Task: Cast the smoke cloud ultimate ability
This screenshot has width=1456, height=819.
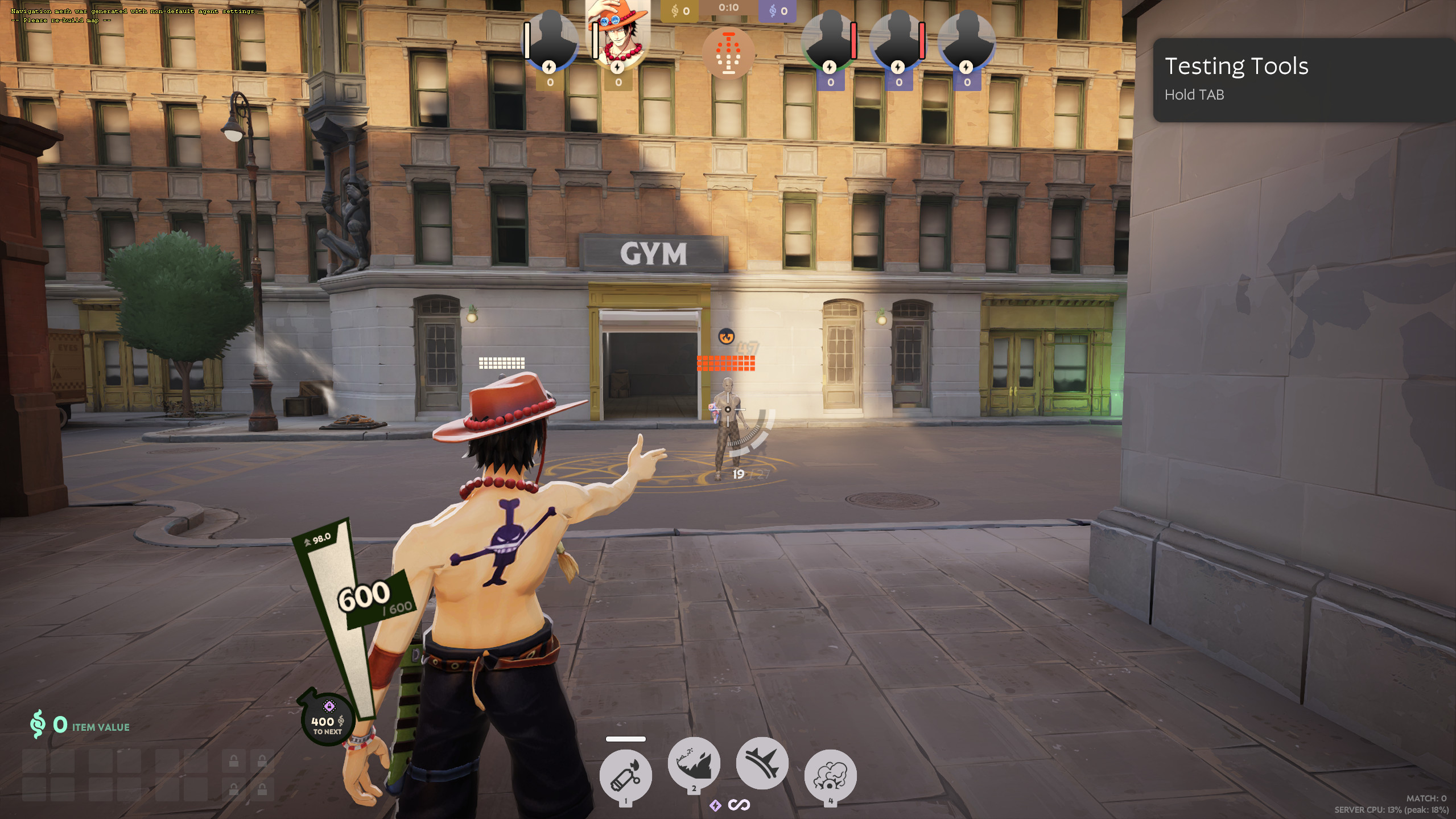Action: click(x=830, y=775)
